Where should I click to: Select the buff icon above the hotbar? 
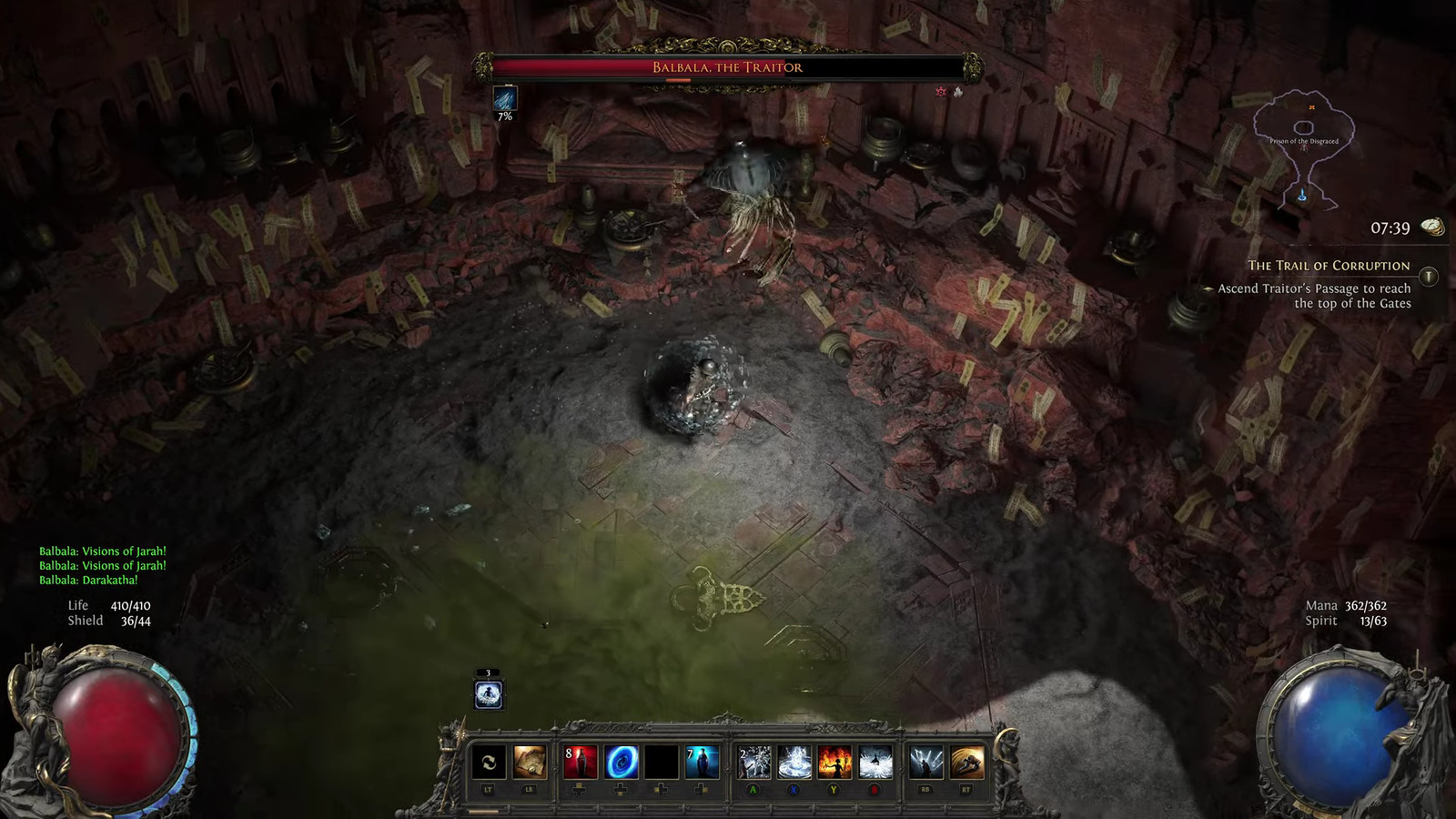489,694
